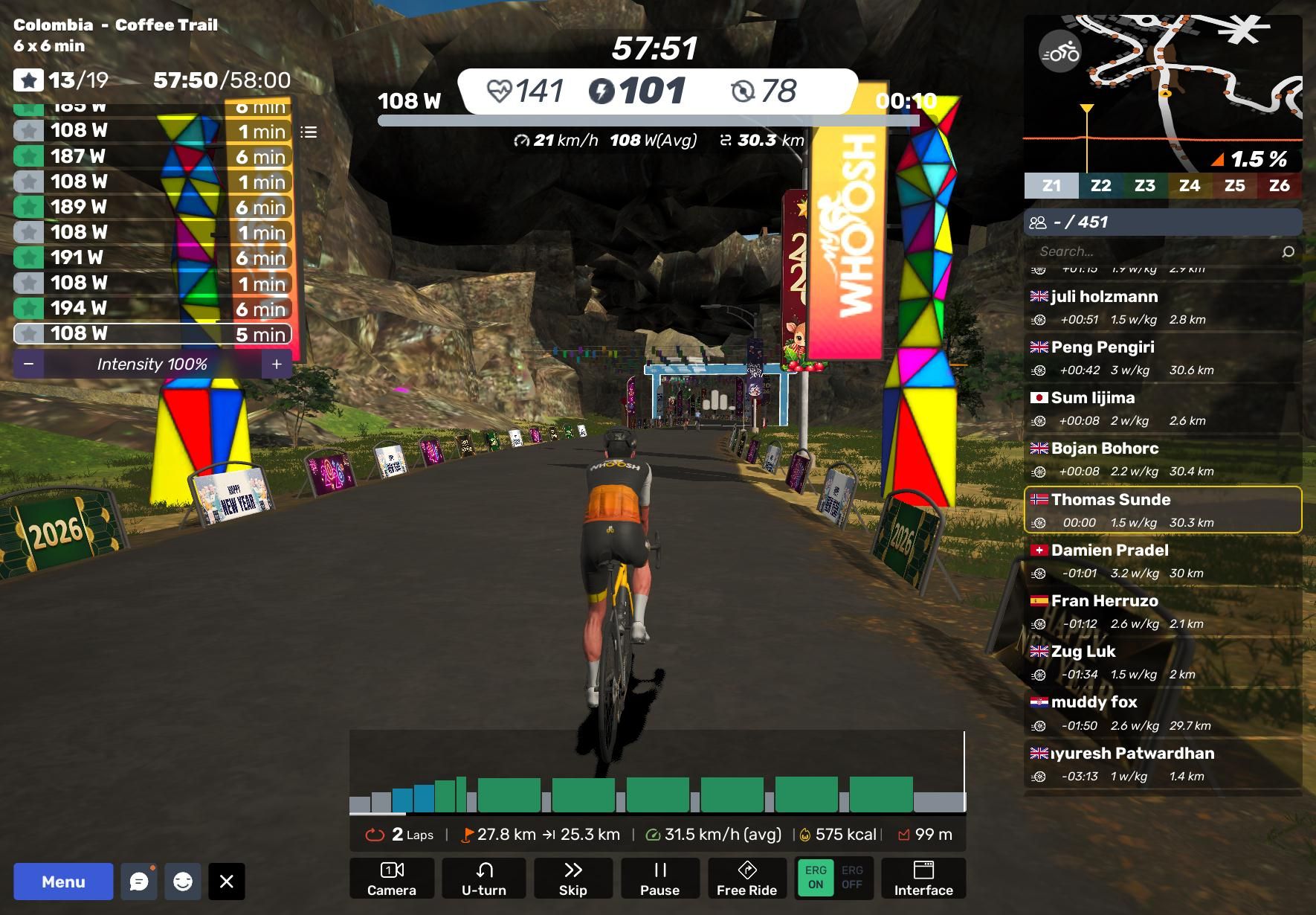Toggle the workout interval list icon
Viewport: 1316px width, 915px height.
[309, 132]
